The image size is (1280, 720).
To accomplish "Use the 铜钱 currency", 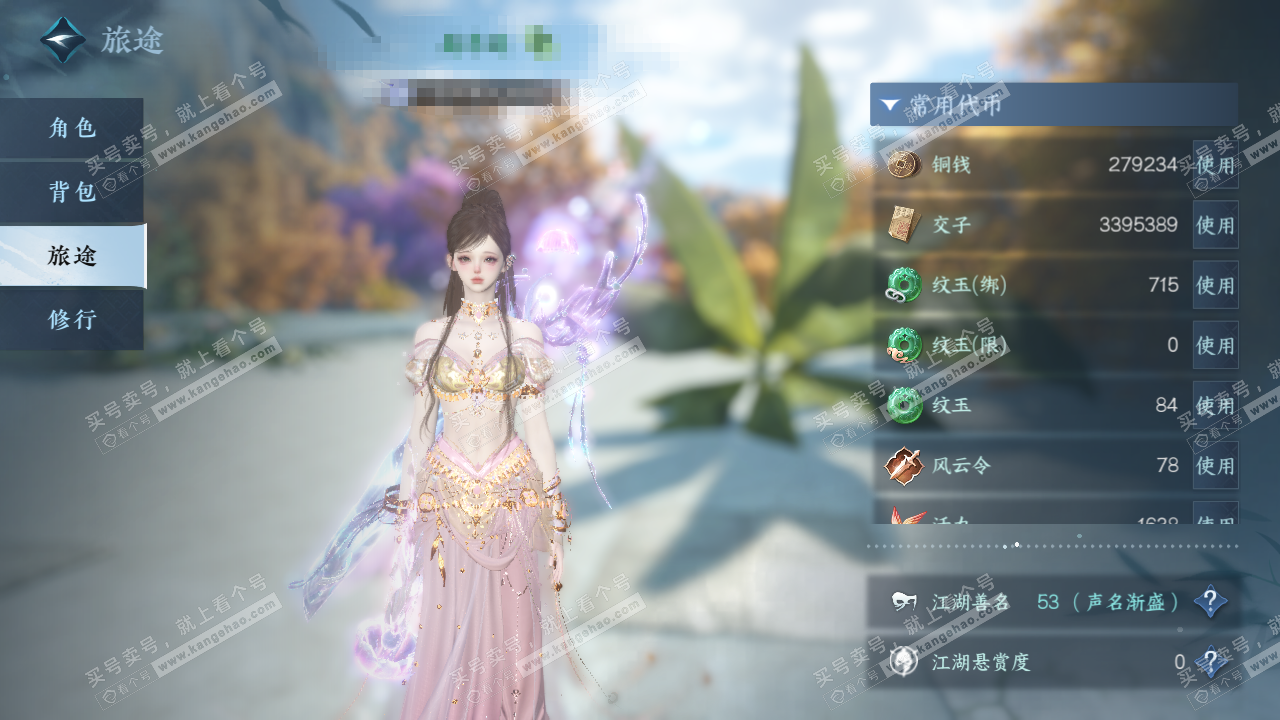I will 1215,165.
